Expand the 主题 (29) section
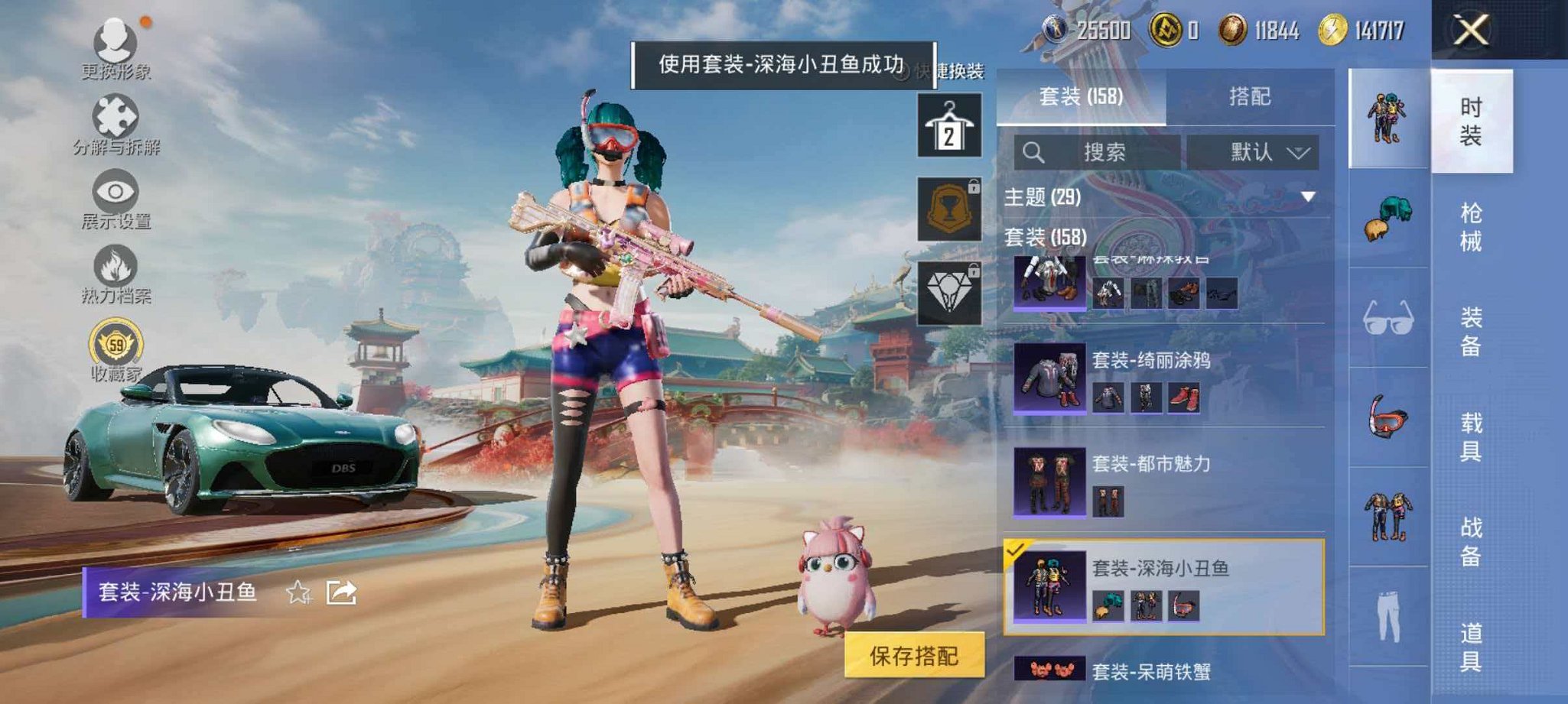The height and width of the screenshot is (704, 1568). click(x=1306, y=197)
